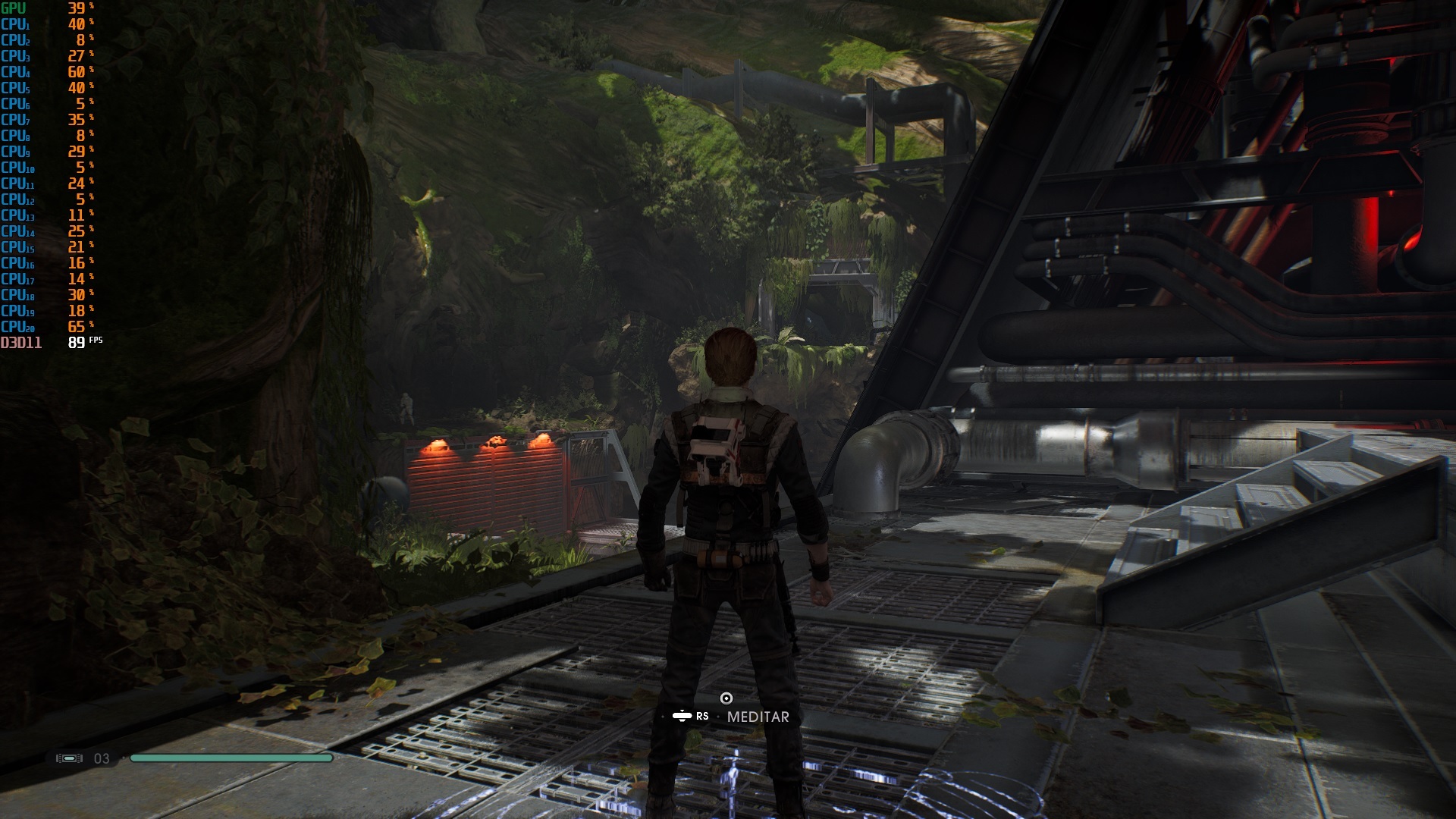Image resolution: width=1456 pixels, height=819 pixels.
Task: Click the stim canister icon
Action: [x=69, y=758]
